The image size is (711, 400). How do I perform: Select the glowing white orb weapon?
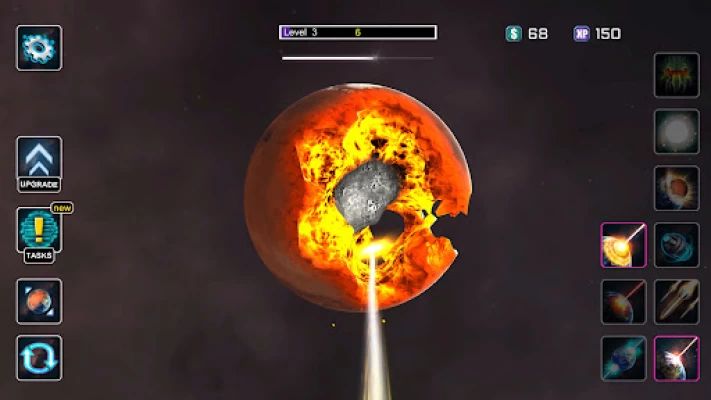tap(676, 131)
